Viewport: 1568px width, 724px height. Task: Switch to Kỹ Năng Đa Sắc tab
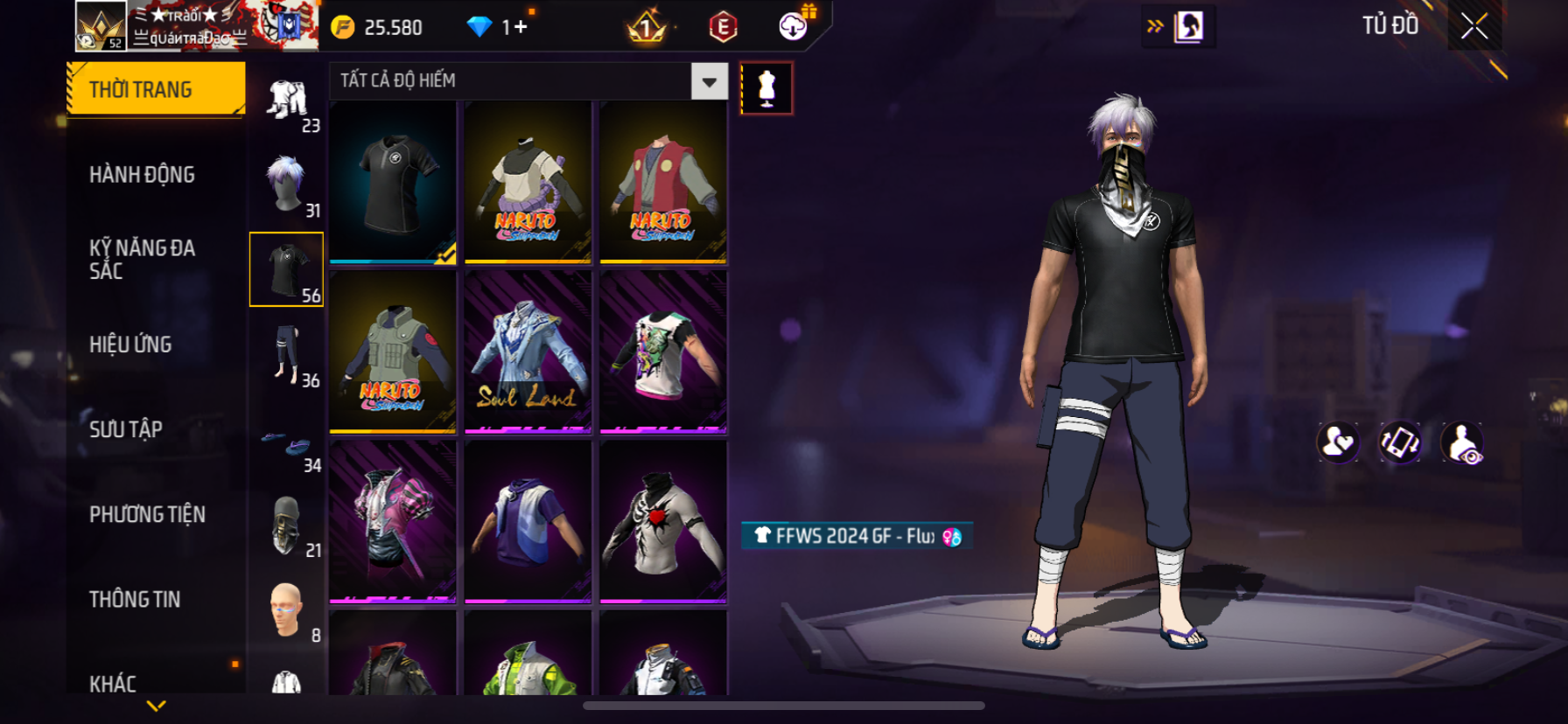click(x=142, y=259)
